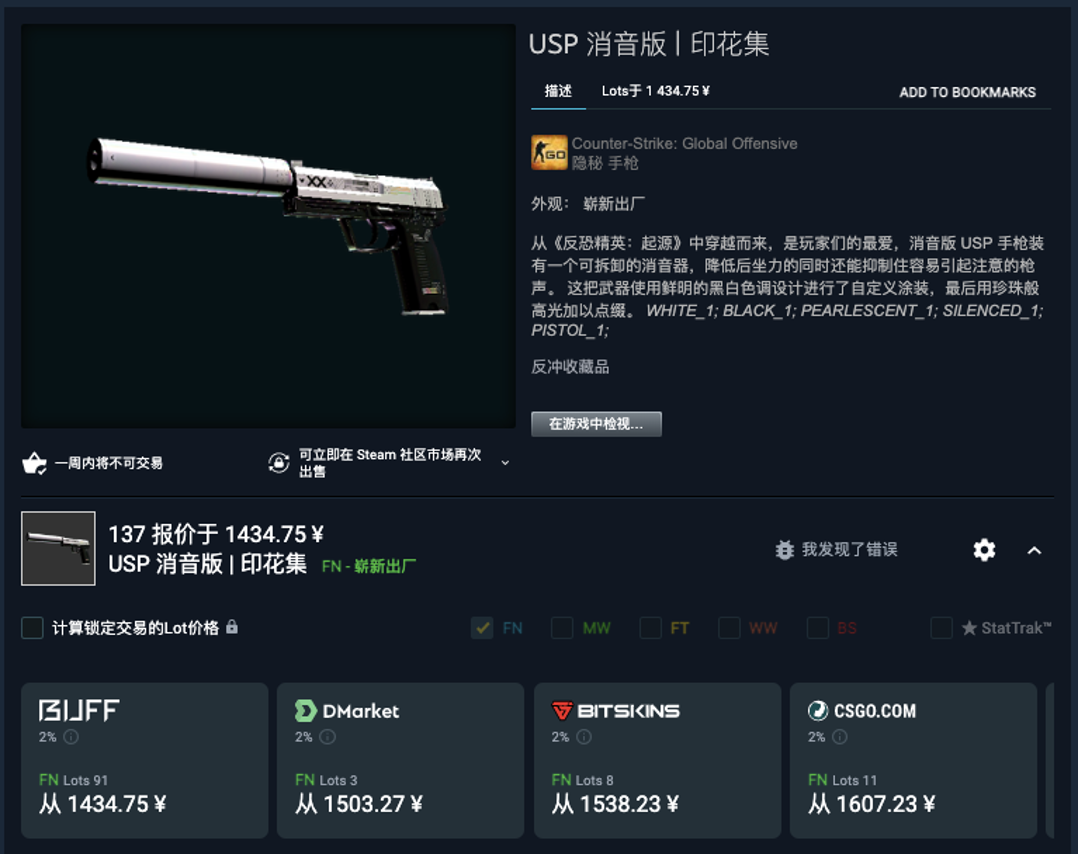
Task: Click the 在游戏中检视 inspect button
Action: tap(596, 424)
